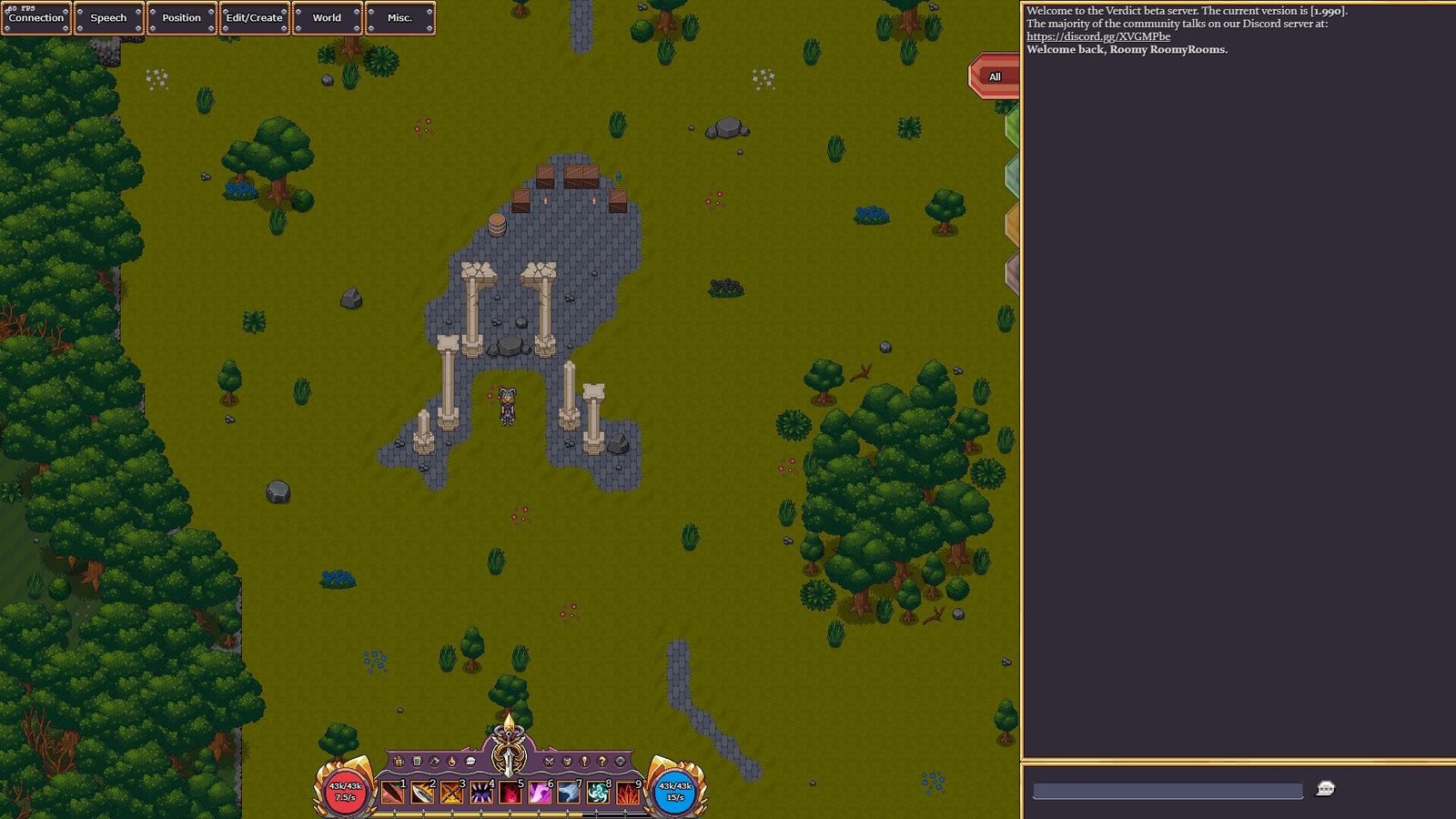
Task: Cast the crimson flame skill in slot 5
Action: point(510,794)
